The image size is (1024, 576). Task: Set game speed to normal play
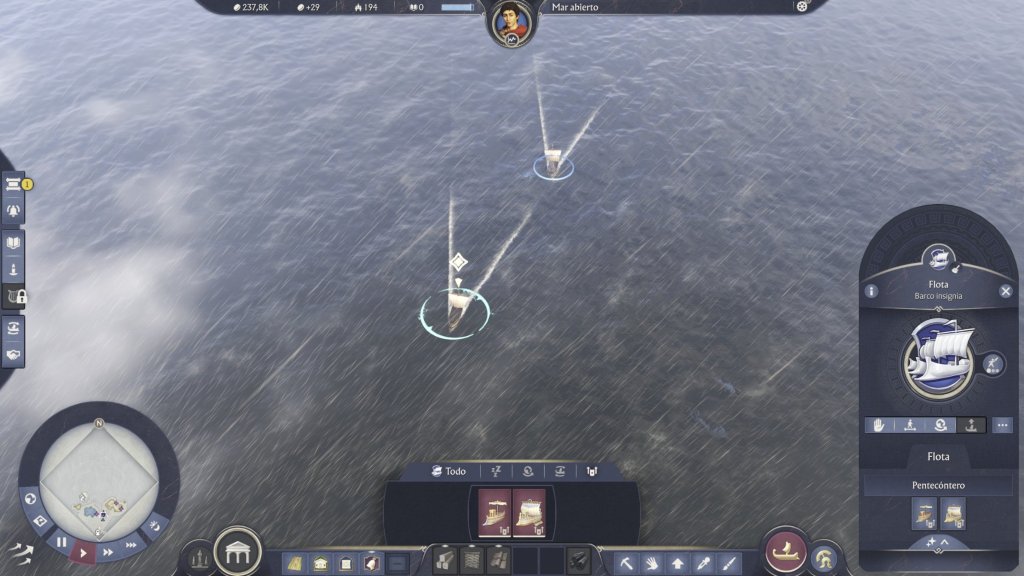[x=84, y=551]
